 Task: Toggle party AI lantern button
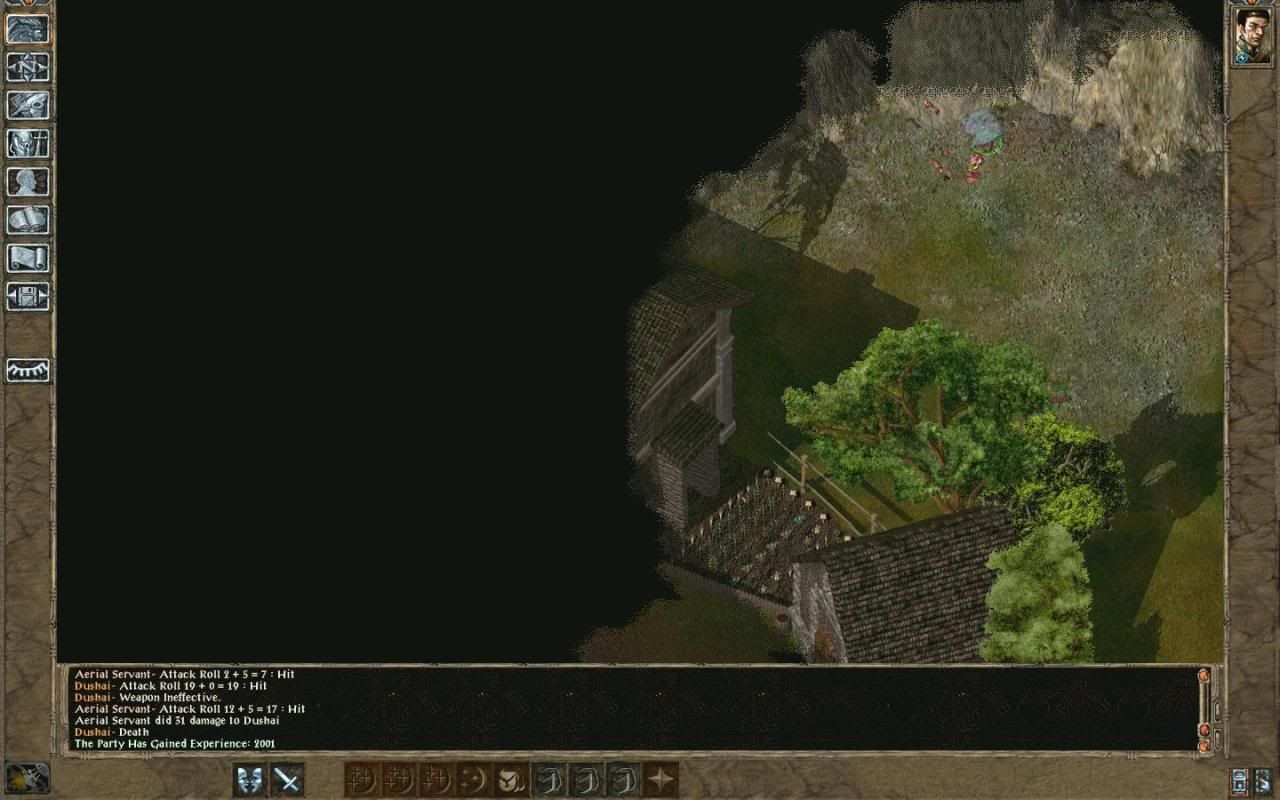1242,779
